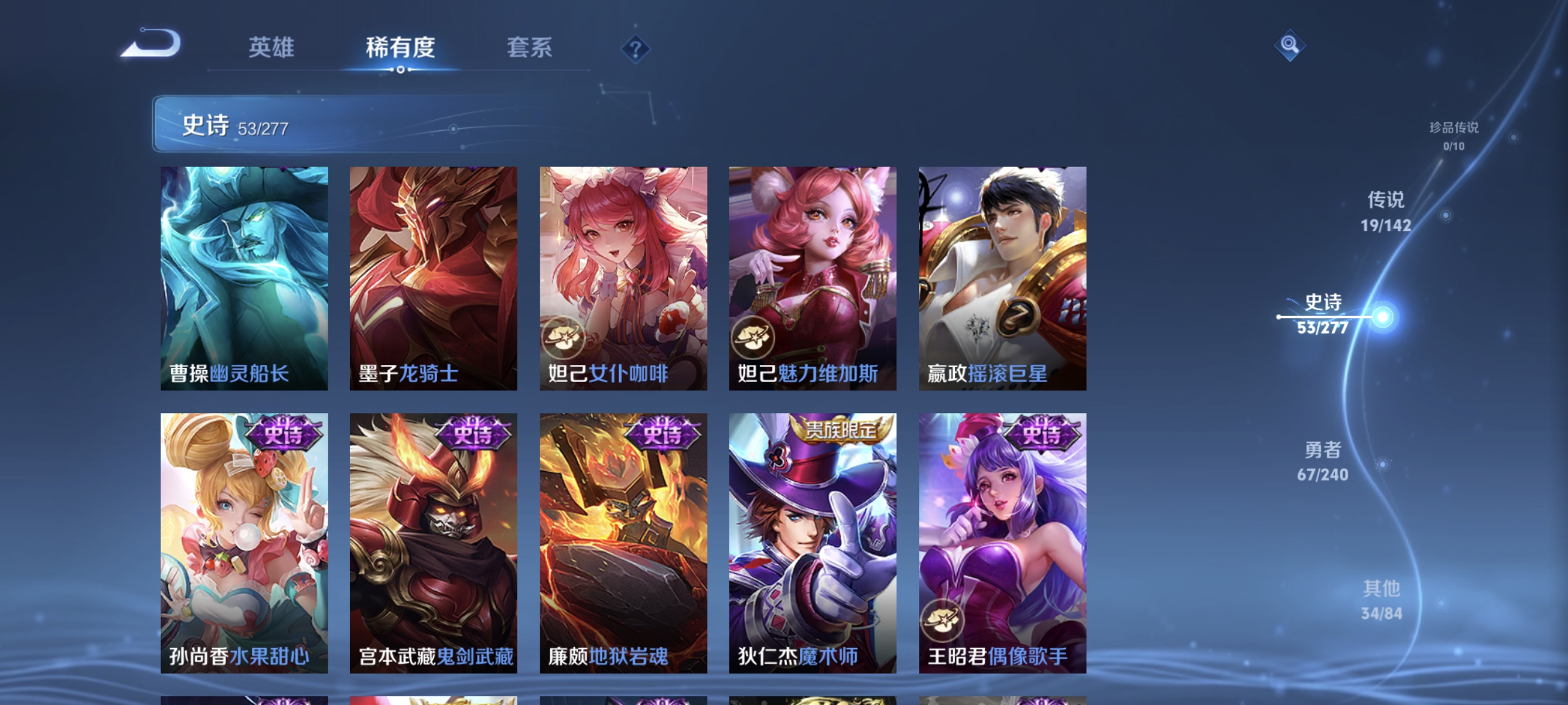The image size is (1568, 705).
Task: Open the search magnifier icon top-right
Action: pos(1291,45)
